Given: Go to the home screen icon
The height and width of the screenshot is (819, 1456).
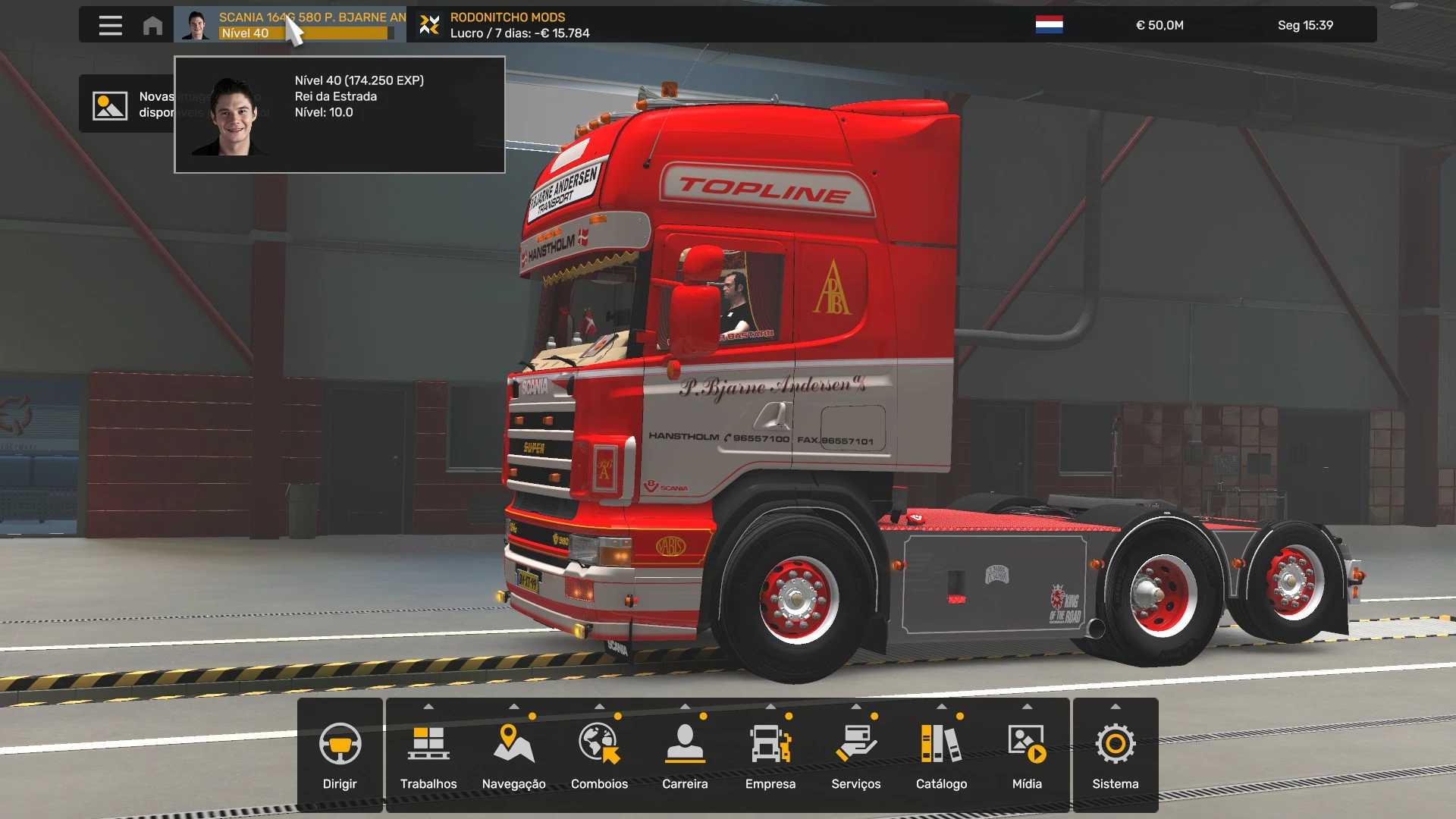Looking at the screenshot, I should click(x=152, y=25).
